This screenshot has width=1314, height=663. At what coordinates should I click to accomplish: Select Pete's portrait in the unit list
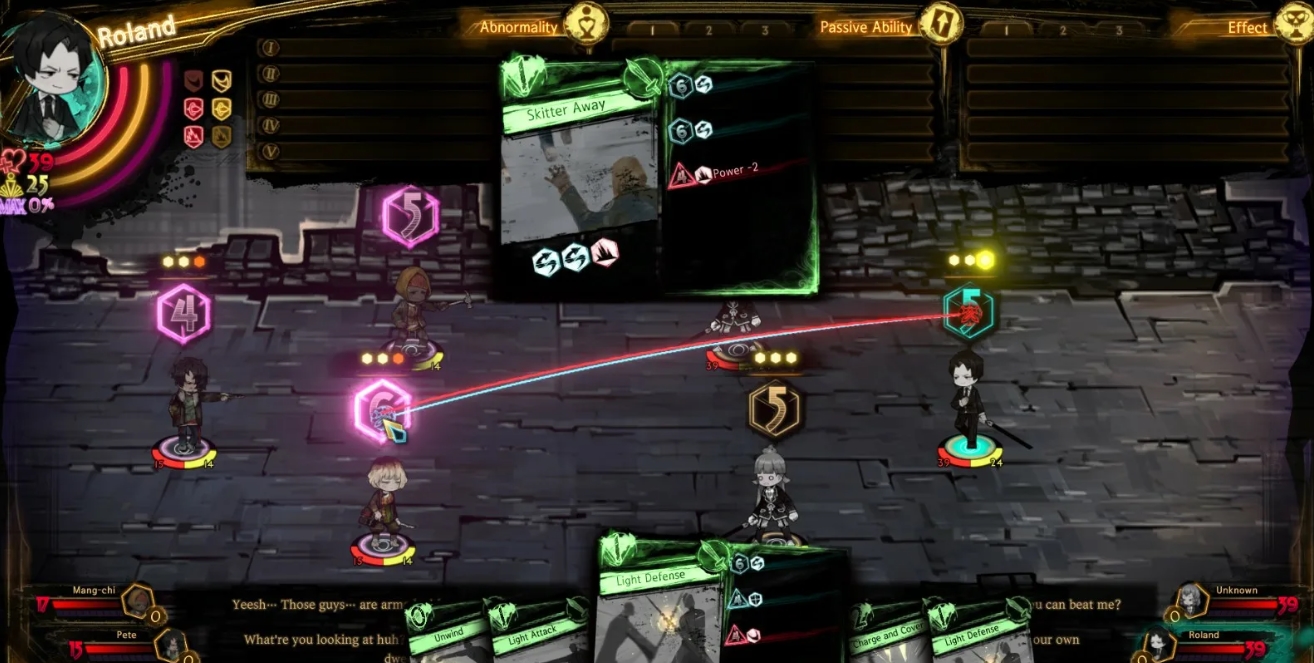coord(169,645)
